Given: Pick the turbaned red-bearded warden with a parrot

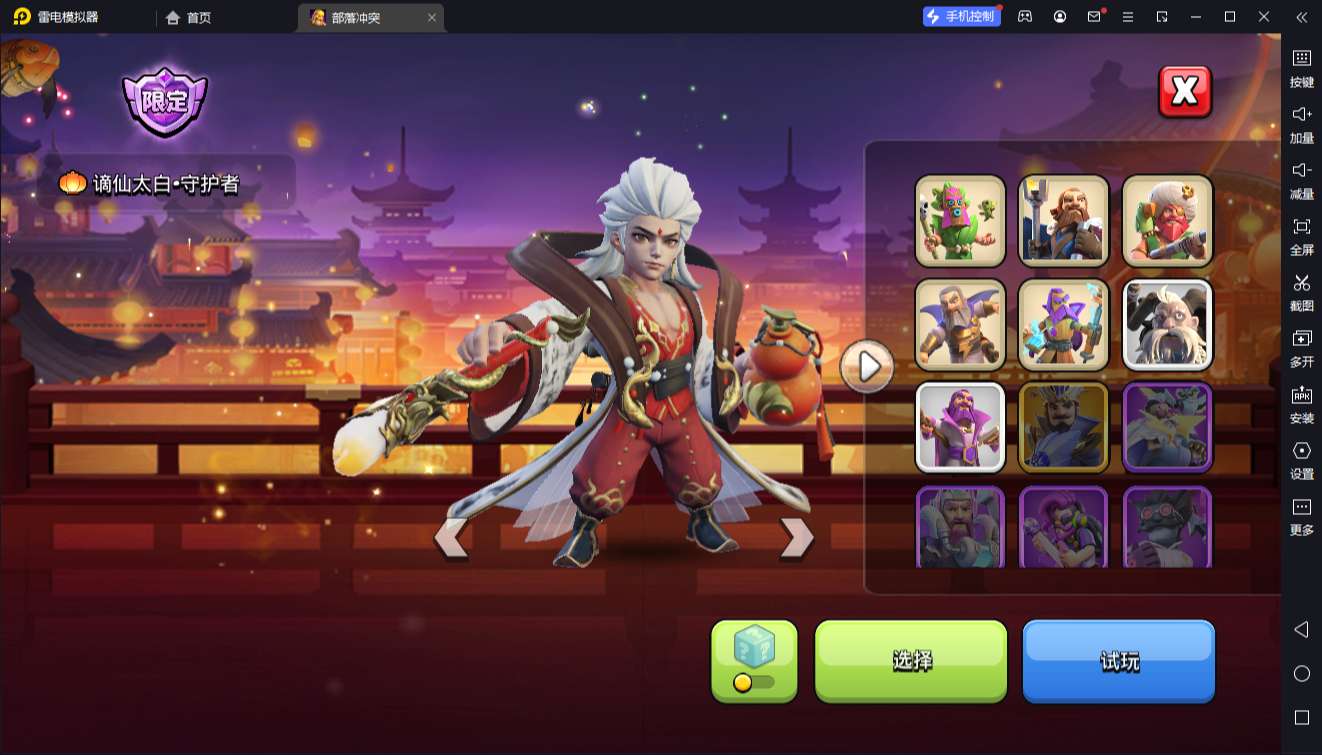Looking at the screenshot, I should (x=1167, y=221).
